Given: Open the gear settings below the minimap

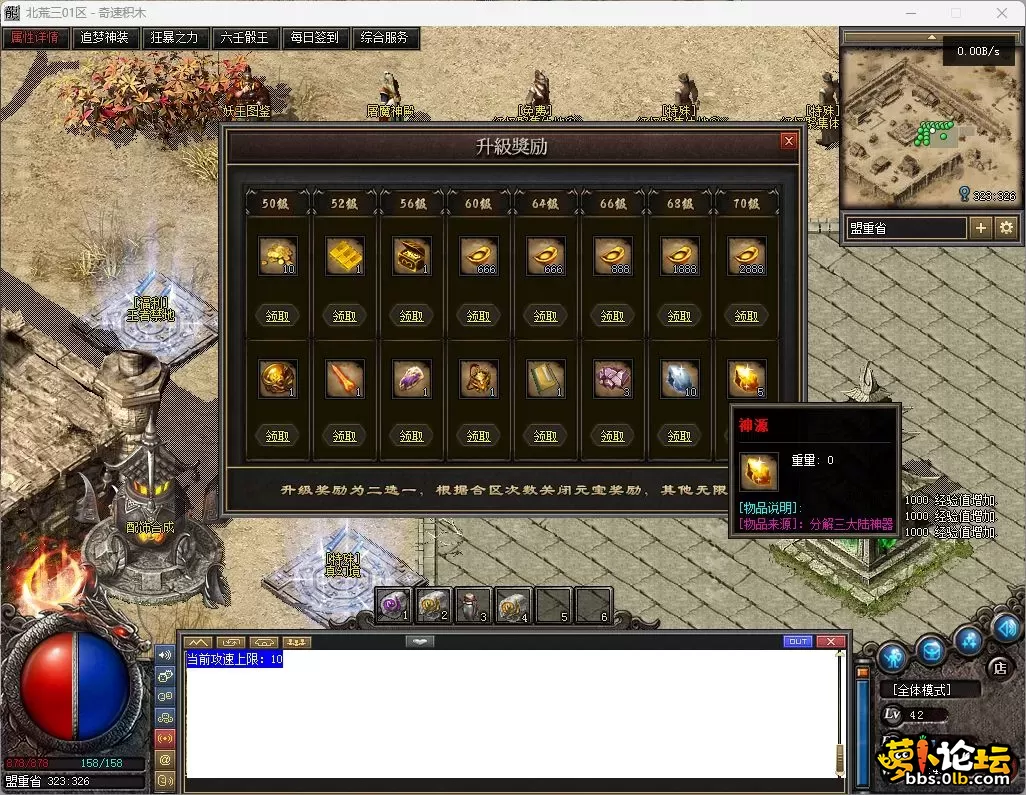Looking at the screenshot, I should point(1006,228).
